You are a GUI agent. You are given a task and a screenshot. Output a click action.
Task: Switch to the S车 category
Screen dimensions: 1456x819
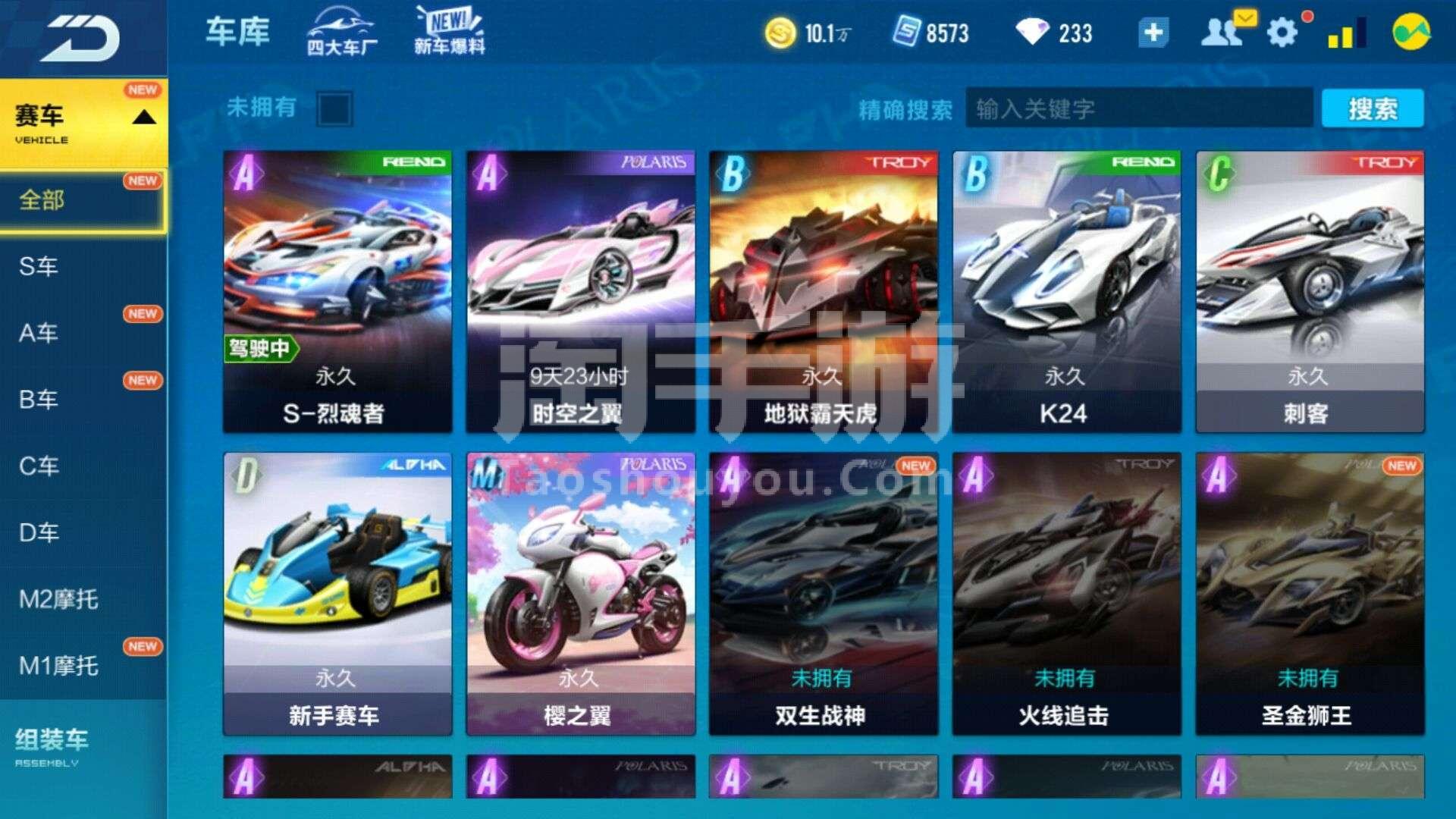(x=39, y=266)
